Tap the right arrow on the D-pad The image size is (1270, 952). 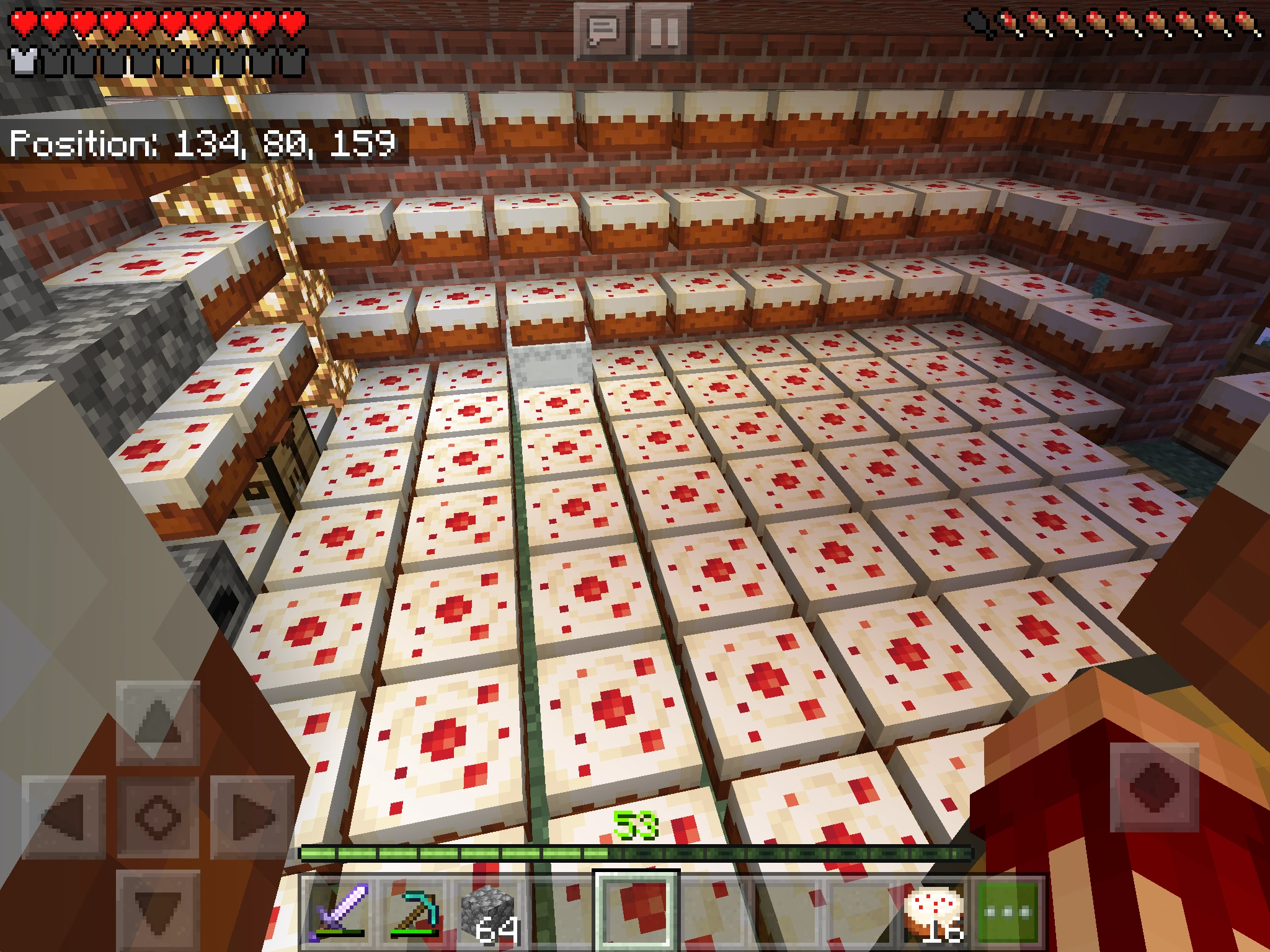[252, 816]
